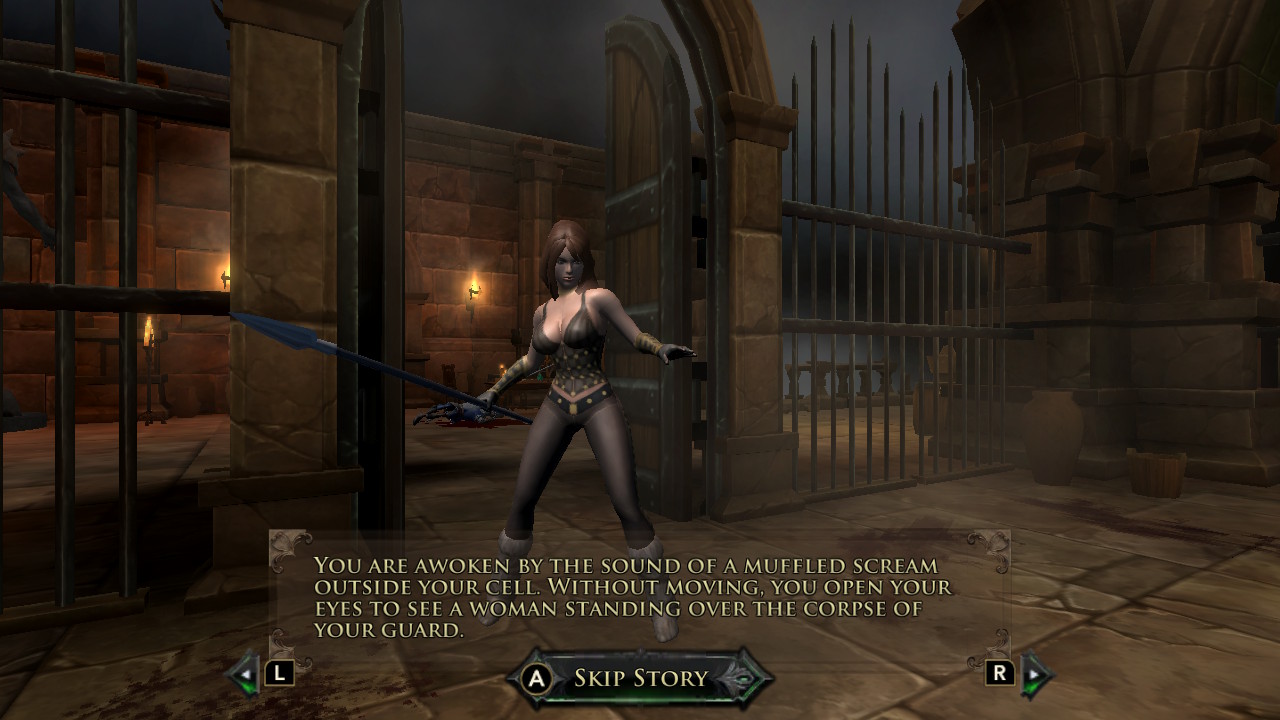
Task: Activate Skip Story
Action: (x=537, y=677)
